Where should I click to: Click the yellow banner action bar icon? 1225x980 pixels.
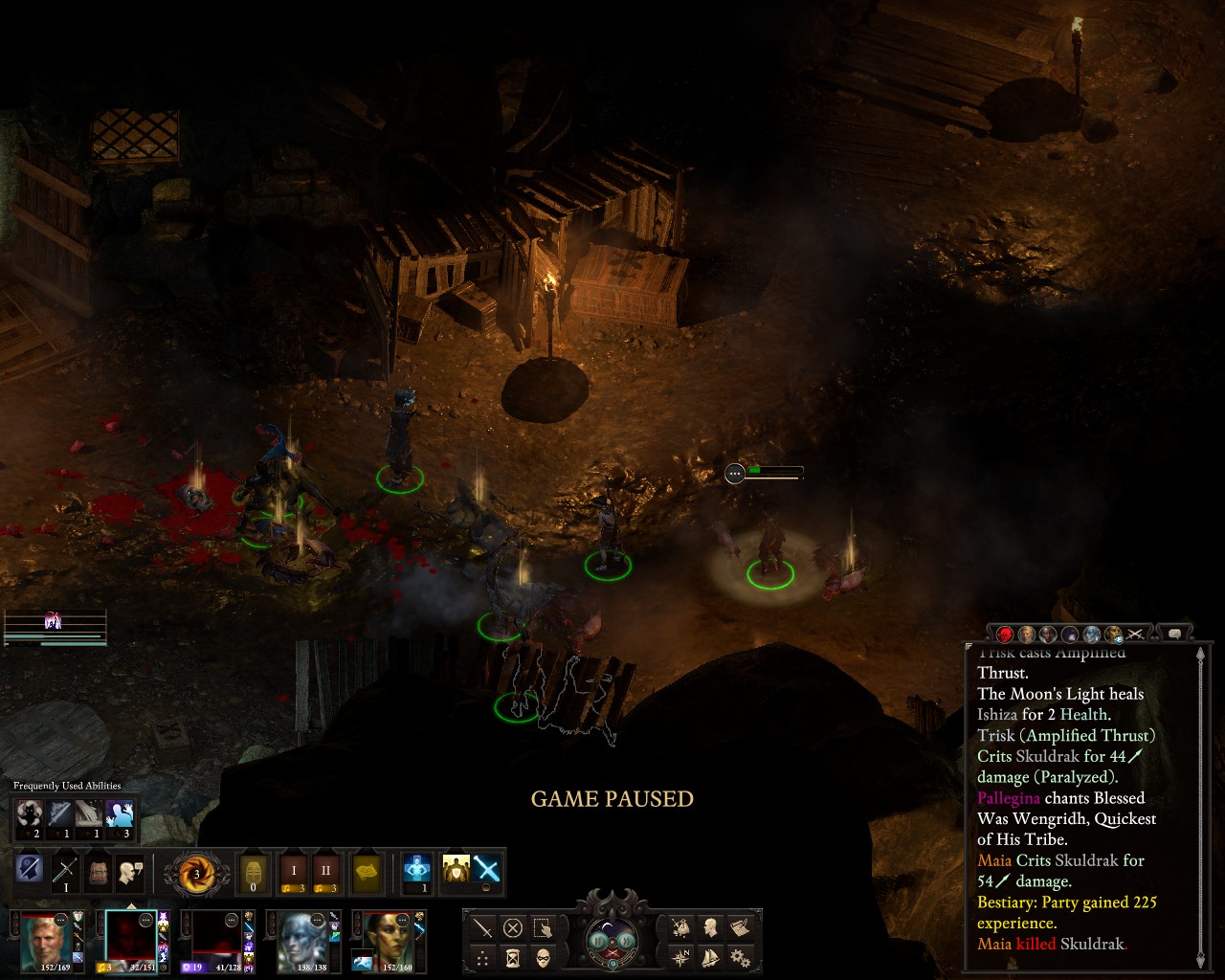point(367,872)
